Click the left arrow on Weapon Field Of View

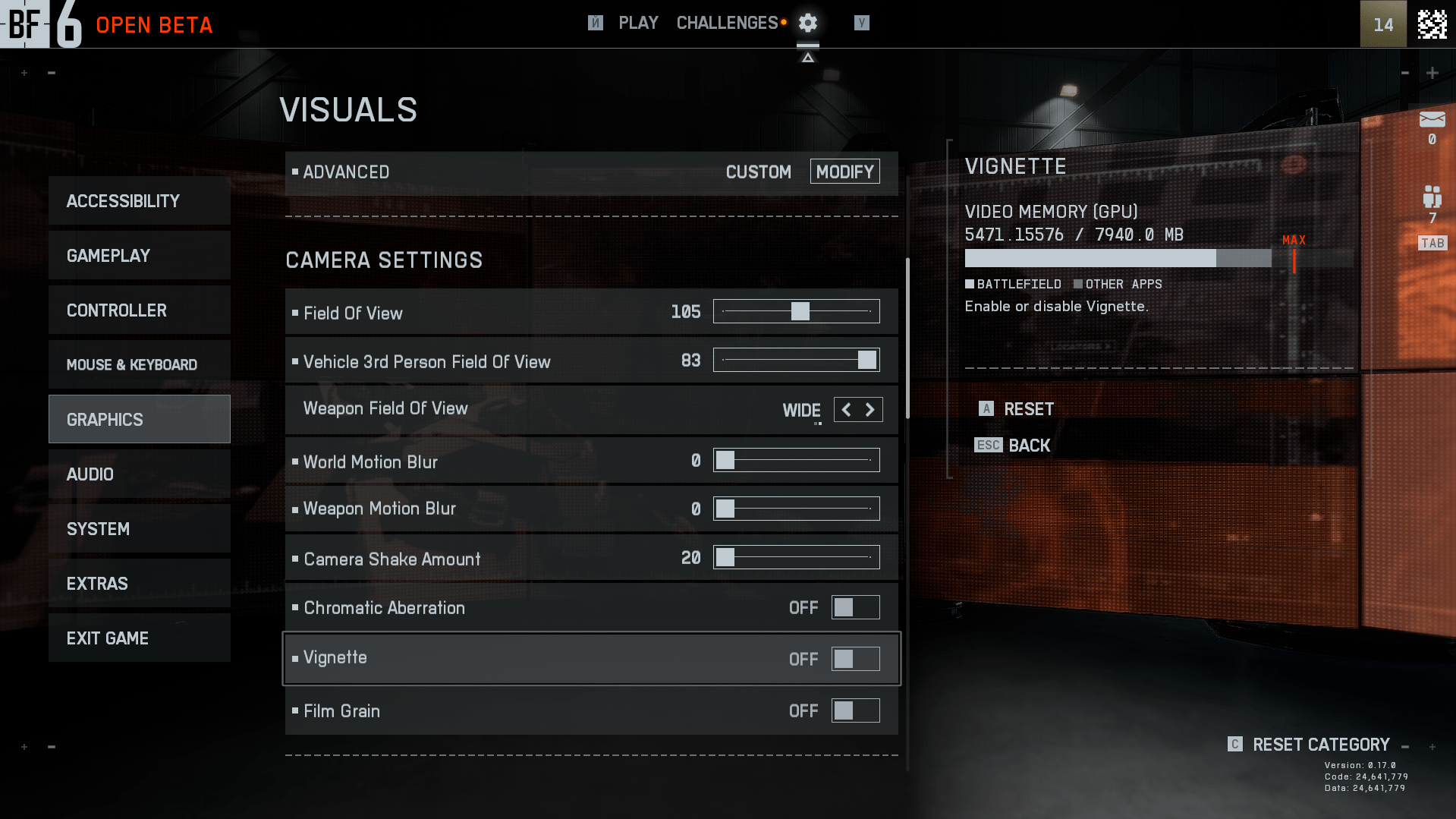[845, 409]
